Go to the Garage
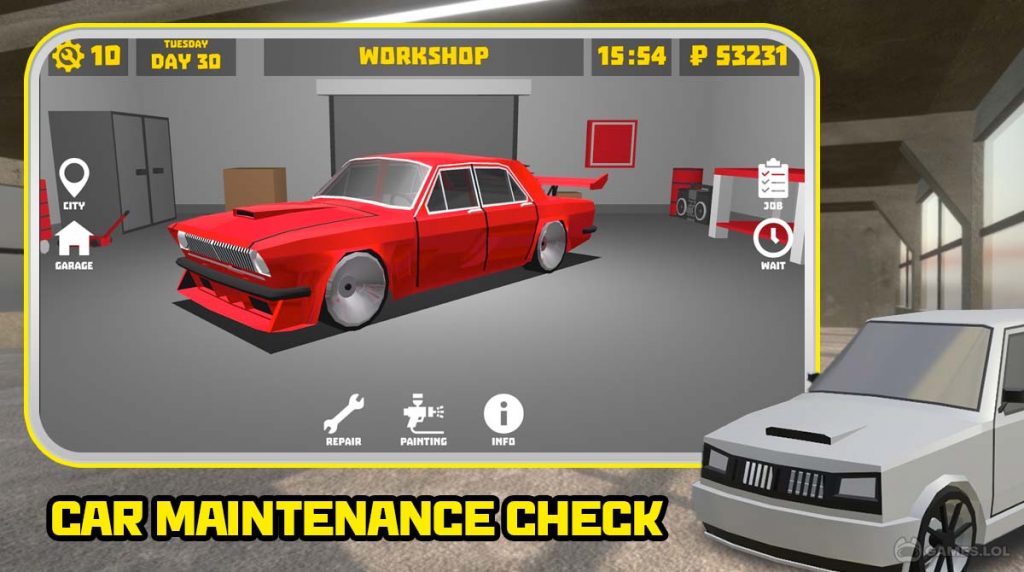1024x572 pixels. coord(74,241)
